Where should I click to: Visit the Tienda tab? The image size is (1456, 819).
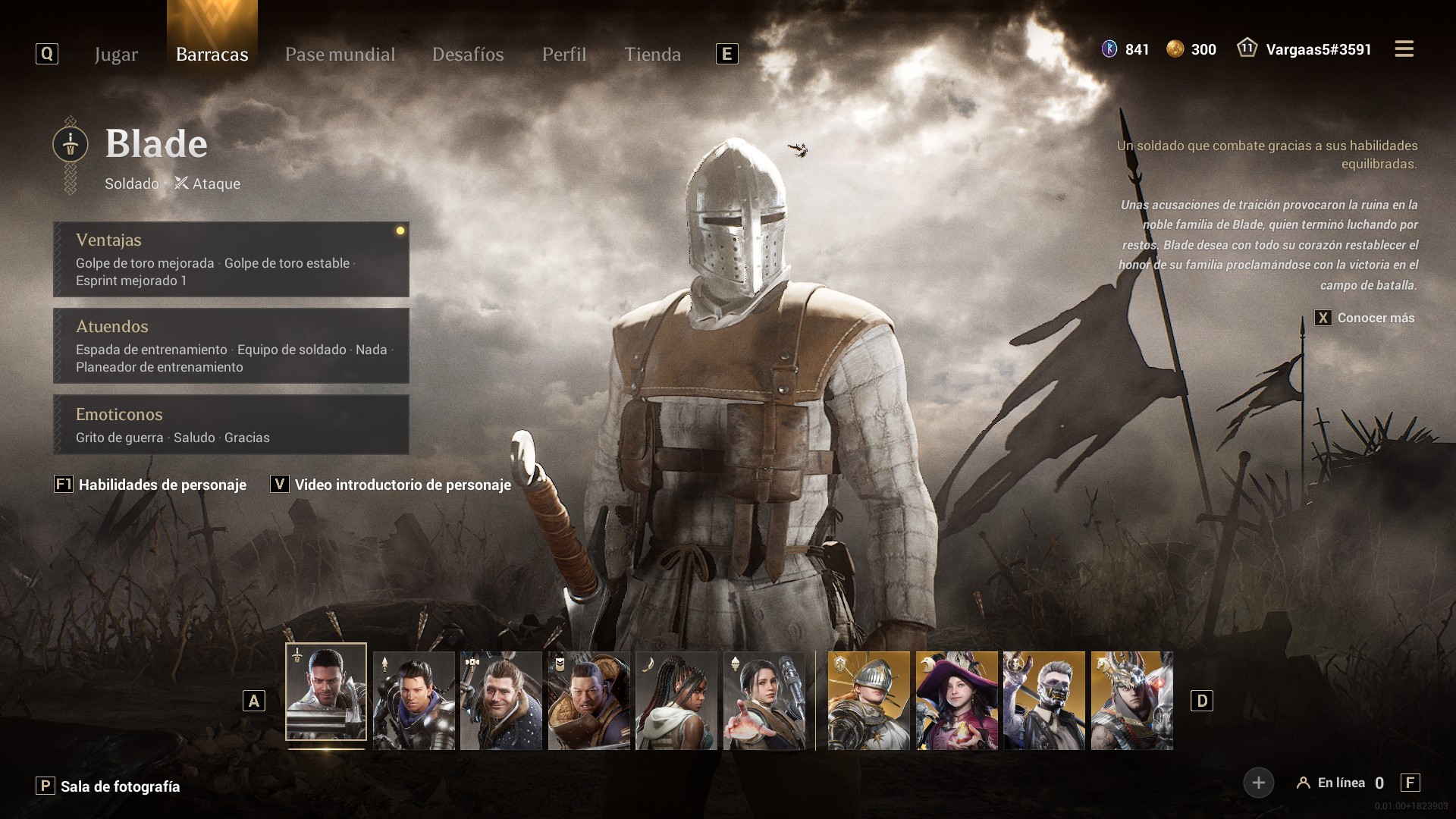pyautogui.click(x=652, y=55)
